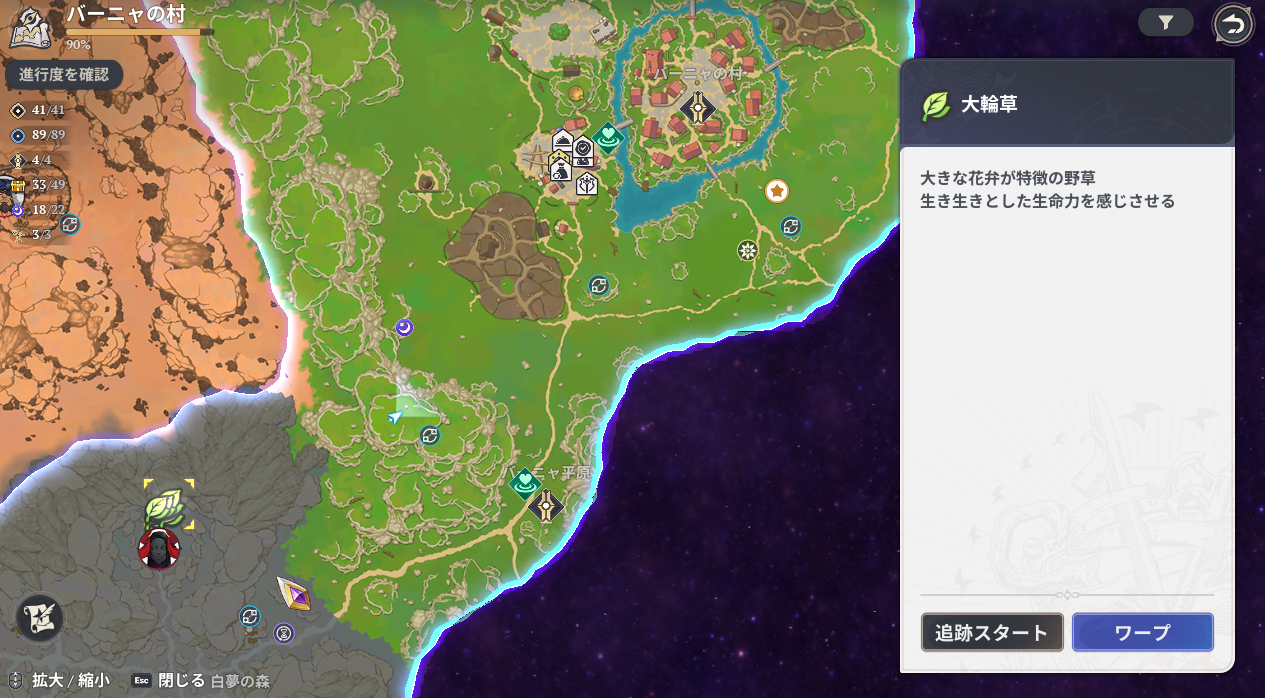Click the white flower emblem marker
This screenshot has height=698, width=1265.
746,250
